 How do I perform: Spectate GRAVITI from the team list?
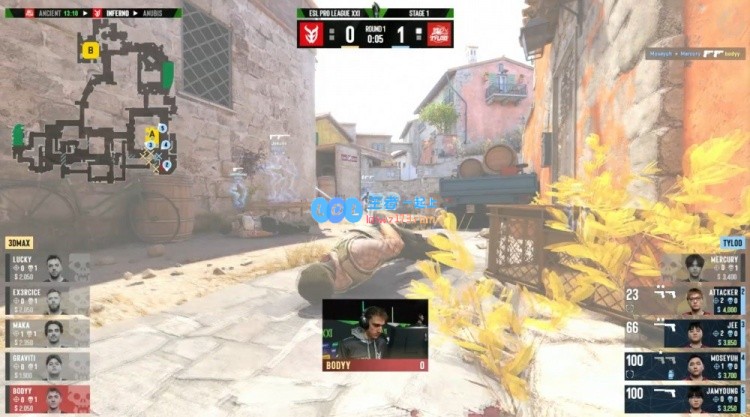click(46, 366)
